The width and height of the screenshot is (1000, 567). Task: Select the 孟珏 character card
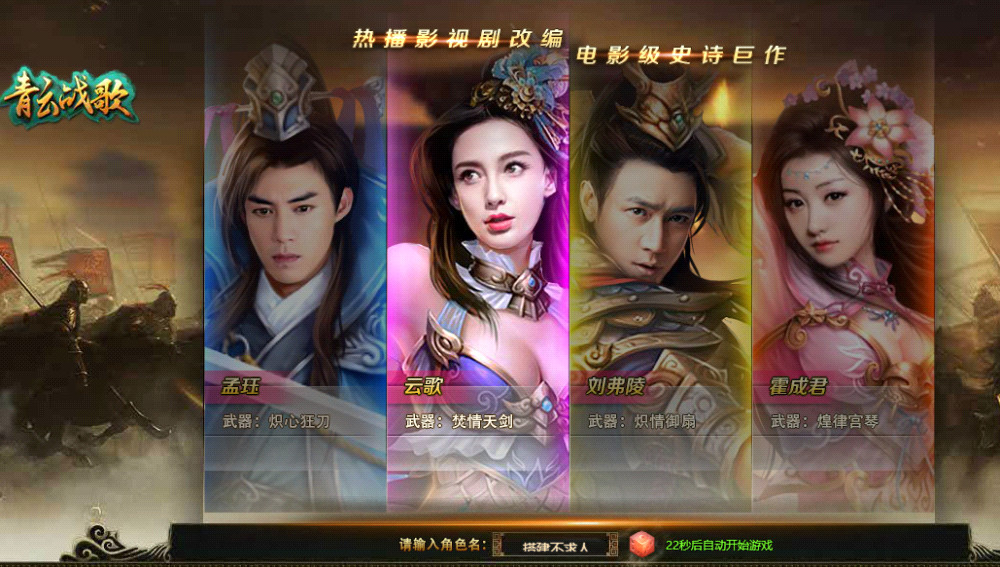[295, 270]
